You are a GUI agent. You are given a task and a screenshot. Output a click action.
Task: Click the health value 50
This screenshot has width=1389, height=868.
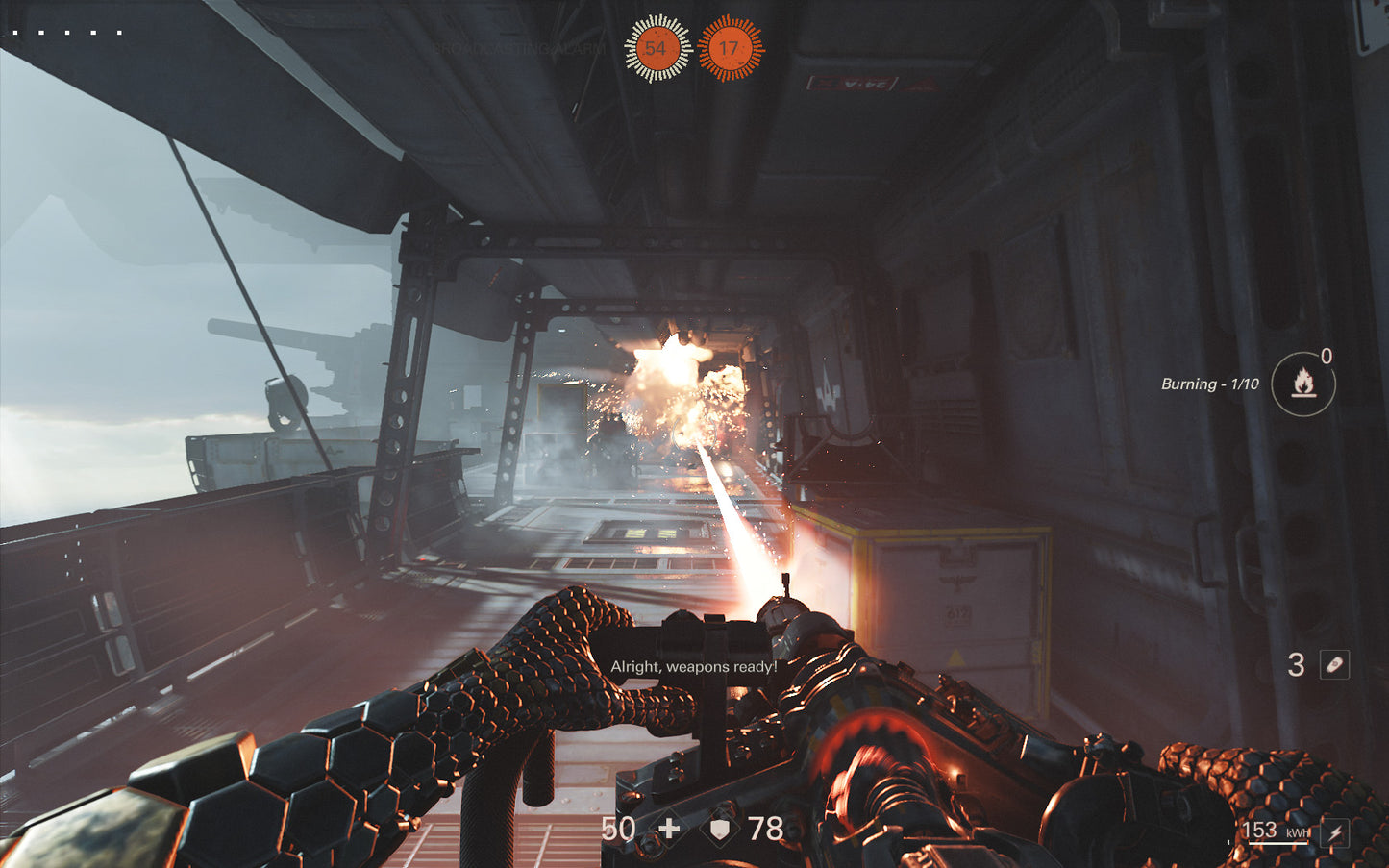click(x=618, y=828)
